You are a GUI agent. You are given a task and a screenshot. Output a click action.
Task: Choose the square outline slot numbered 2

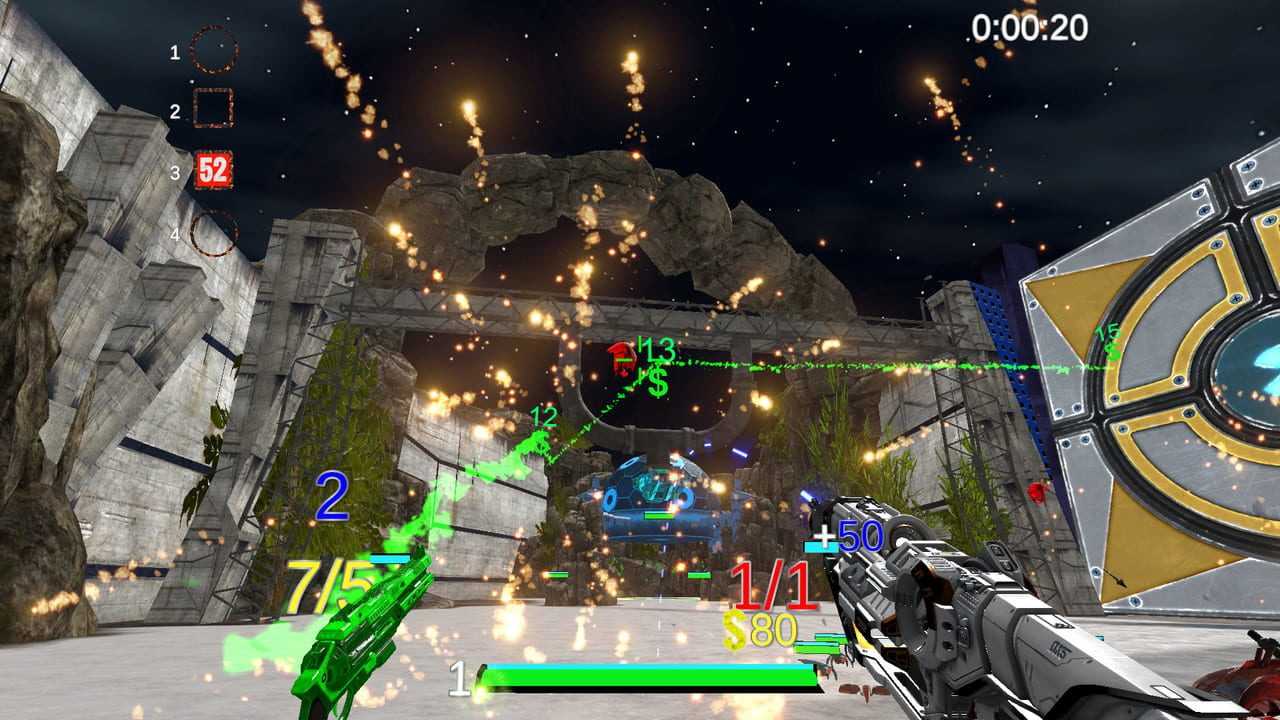(213, 109)
